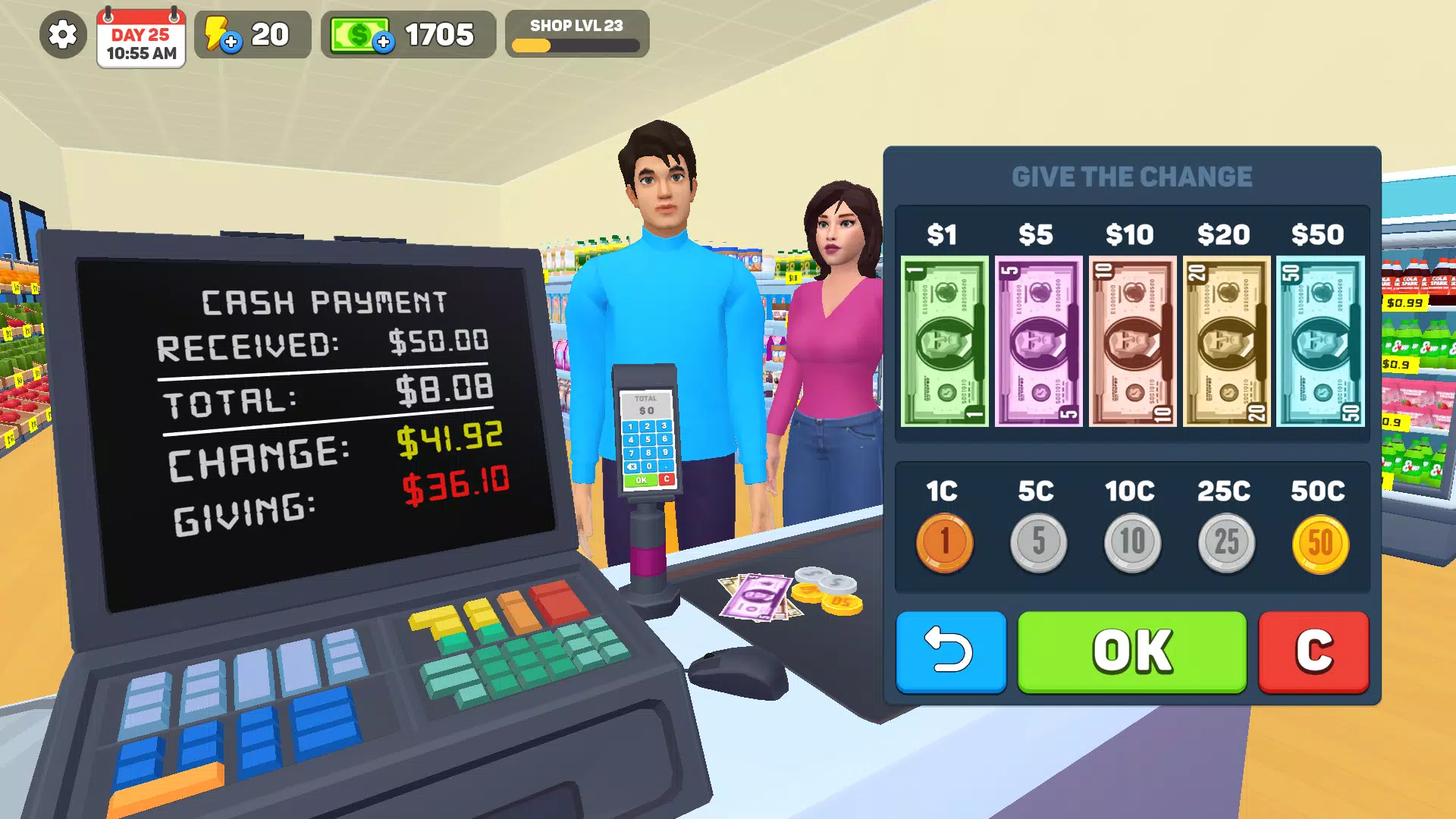Click the OK key on the payment terminal
Image resolution: width=1456 pixels, height=819 pixels.
(642, 480)
